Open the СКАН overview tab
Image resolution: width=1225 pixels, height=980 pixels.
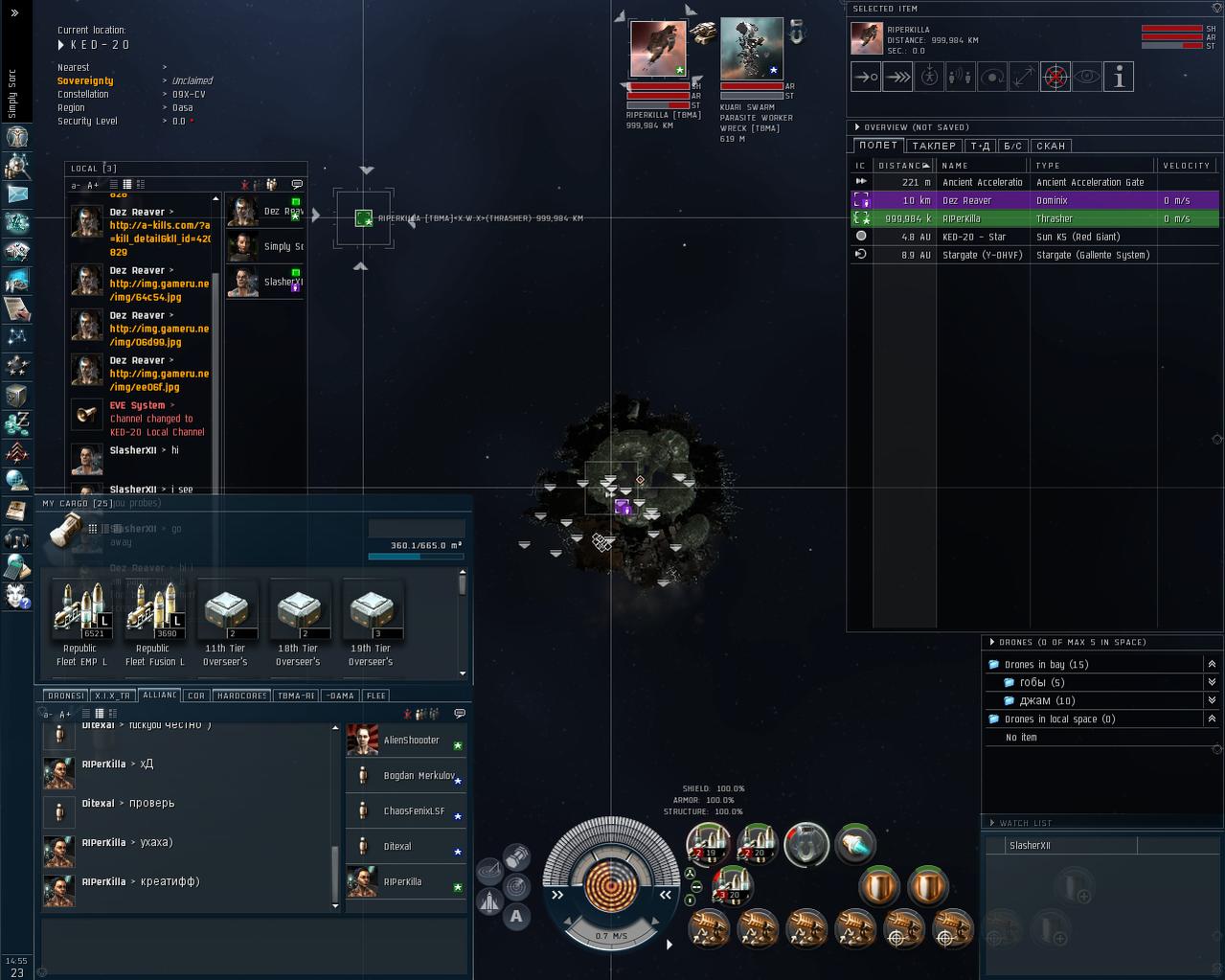click(x=1051, y=146)
